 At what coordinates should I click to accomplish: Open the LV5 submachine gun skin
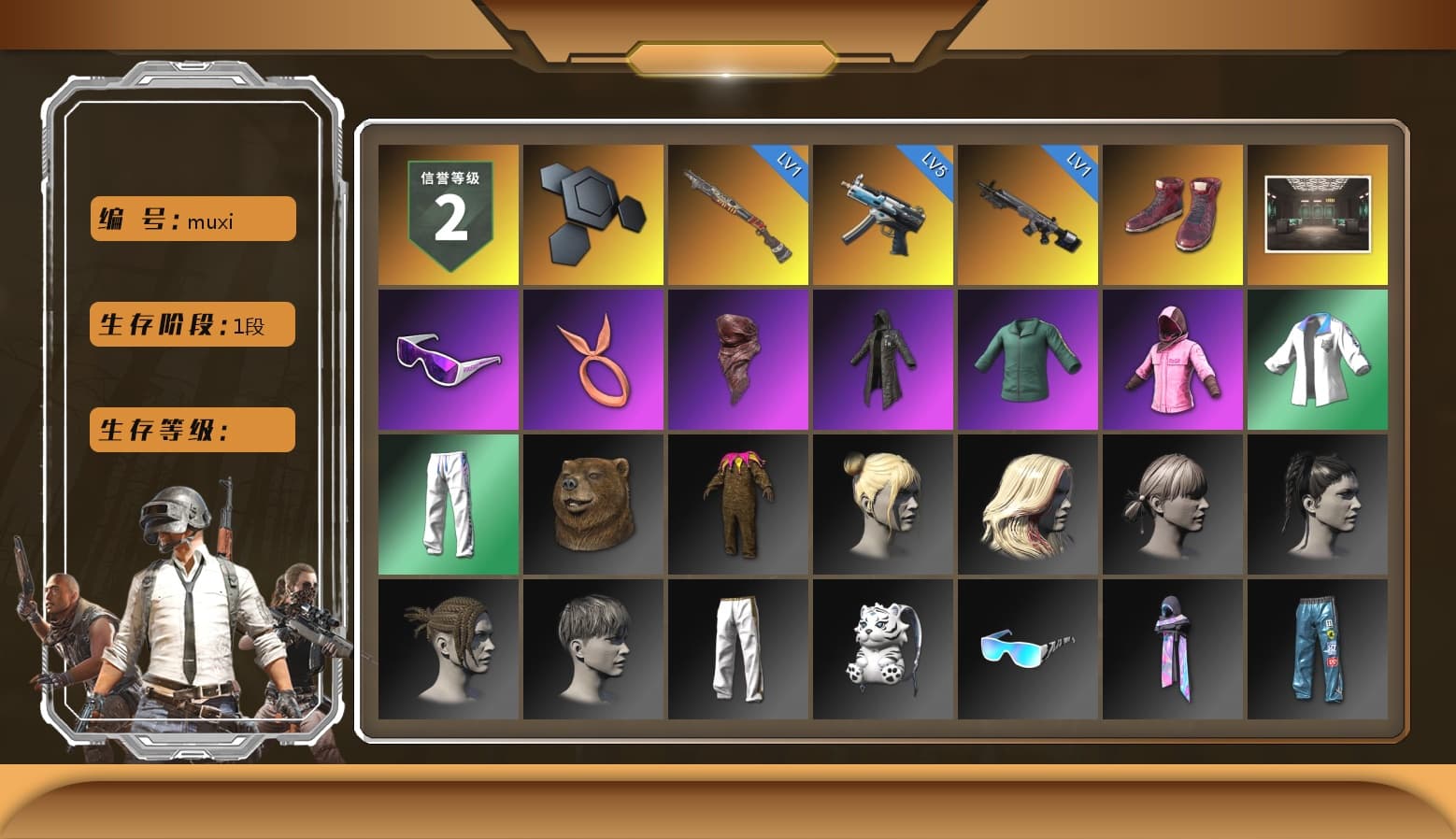click(883, 213)
